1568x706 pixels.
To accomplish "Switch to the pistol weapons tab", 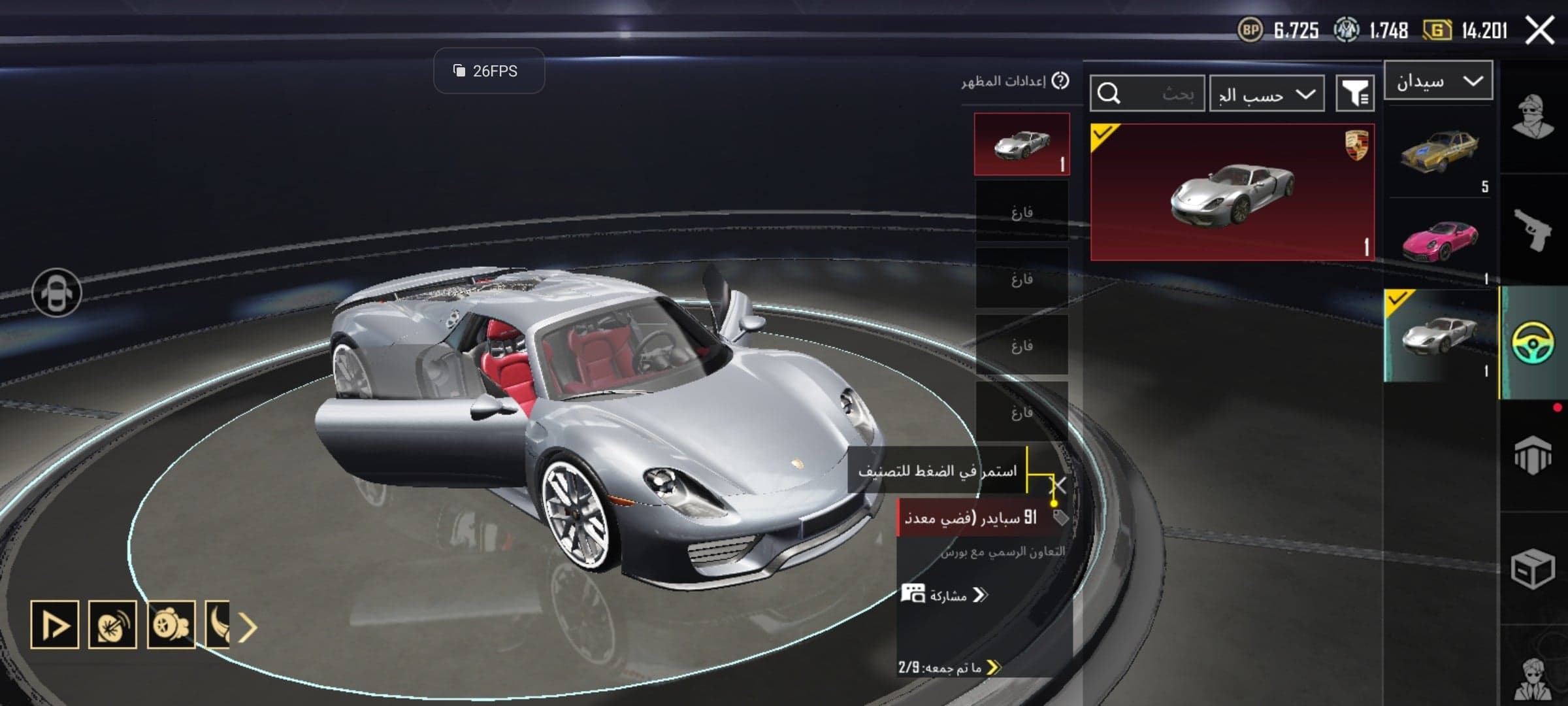I will click(x=1533, y=229).
